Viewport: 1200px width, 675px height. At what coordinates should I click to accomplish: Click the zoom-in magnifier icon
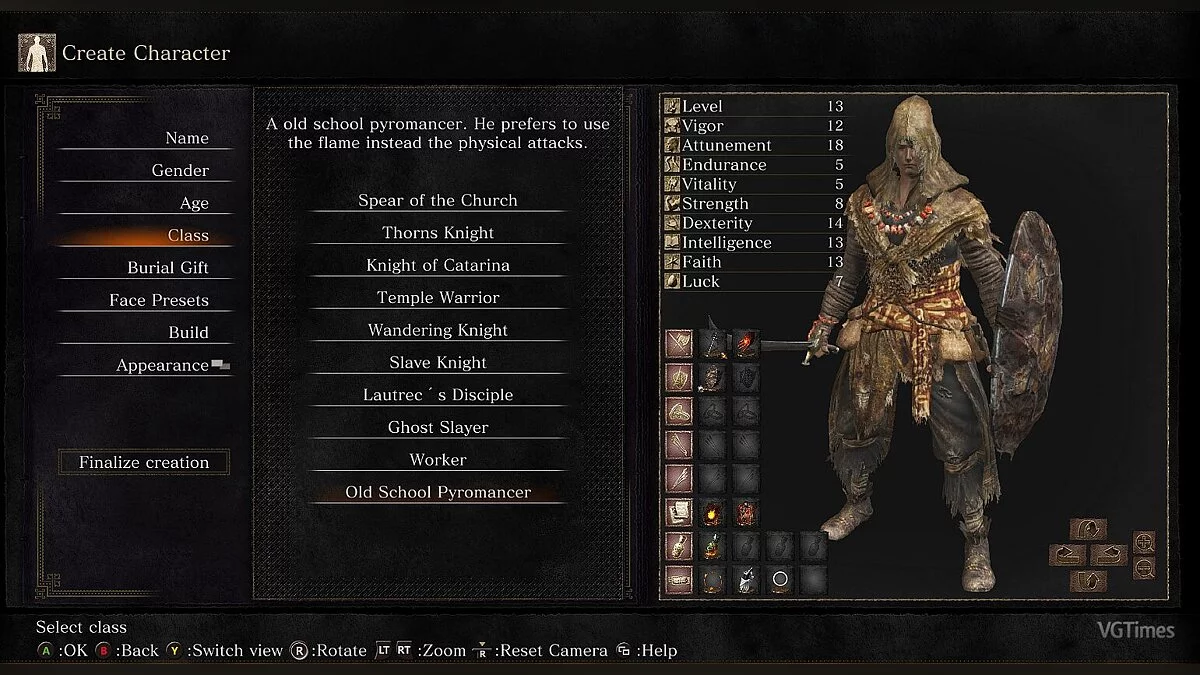[1144, 543]
